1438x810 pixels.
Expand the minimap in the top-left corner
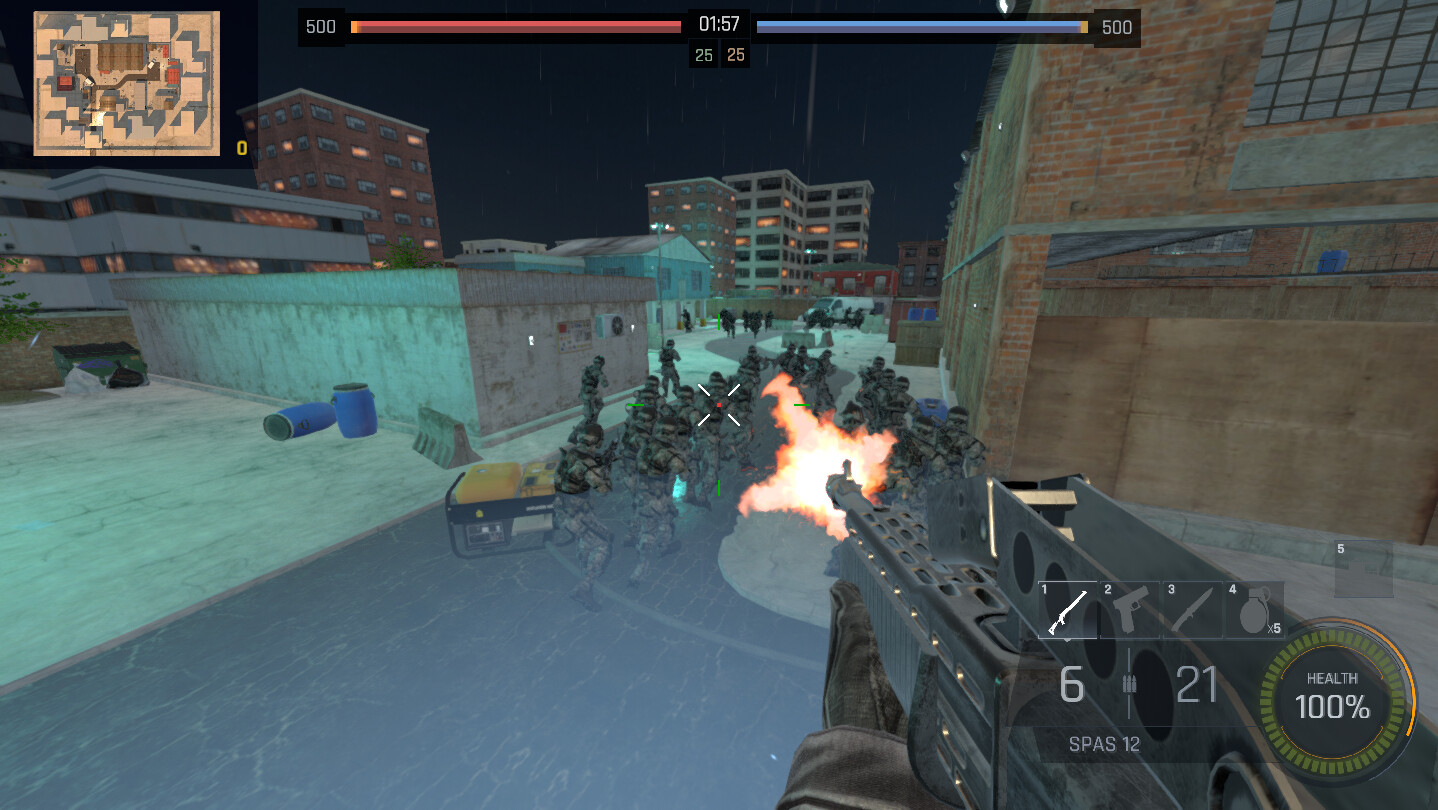[x=125, y=85]
